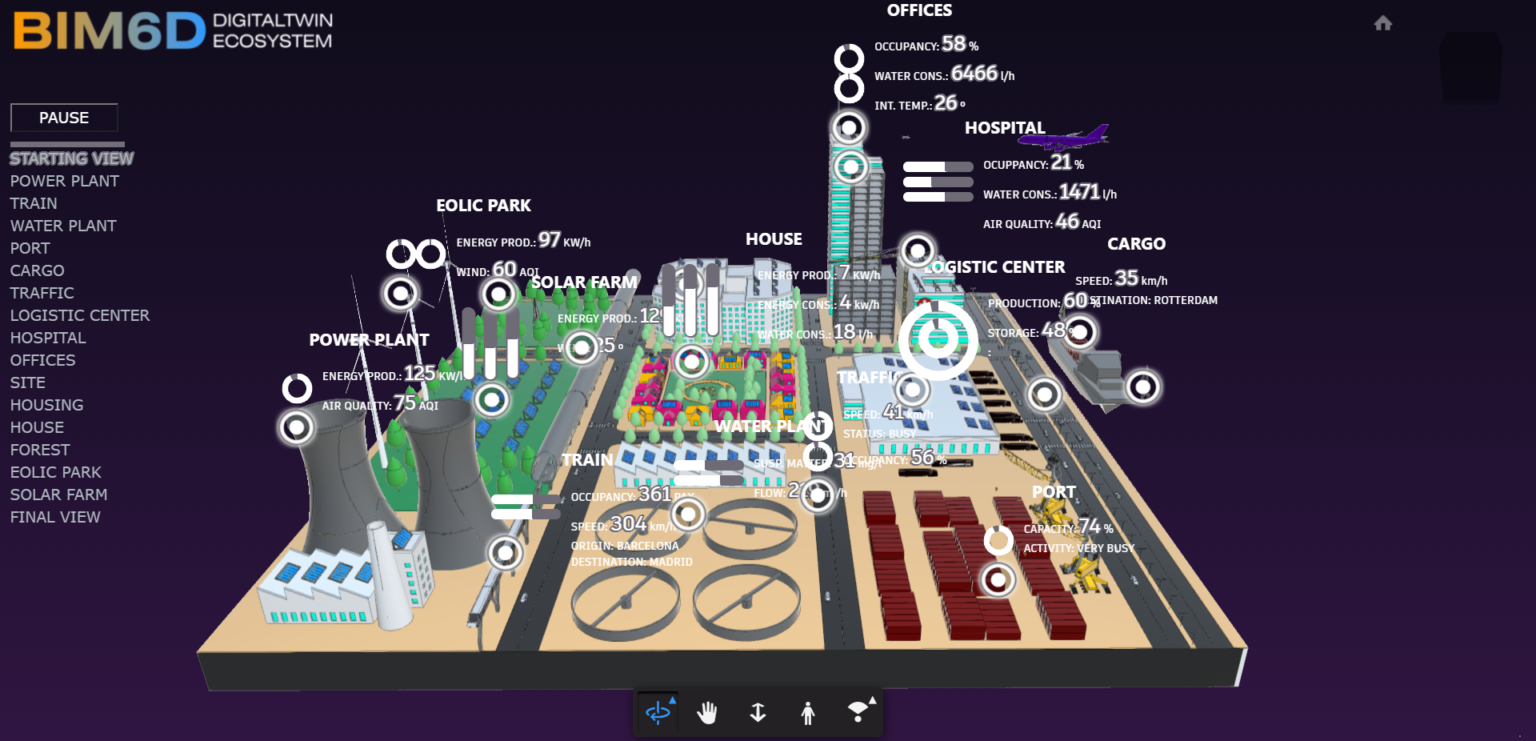Select POWER PLANT from the views list
The width and height of the screenshot is (1536, 741).
[x=64, y=180]
